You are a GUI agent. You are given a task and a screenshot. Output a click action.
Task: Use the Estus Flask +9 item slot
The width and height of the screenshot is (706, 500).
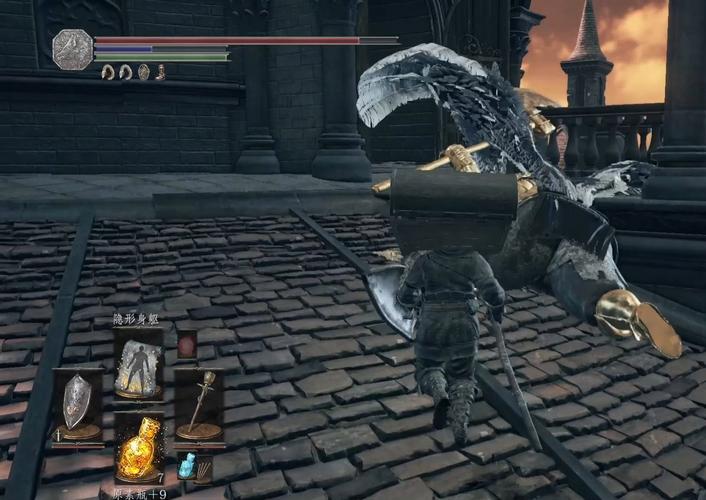point(137,450)
